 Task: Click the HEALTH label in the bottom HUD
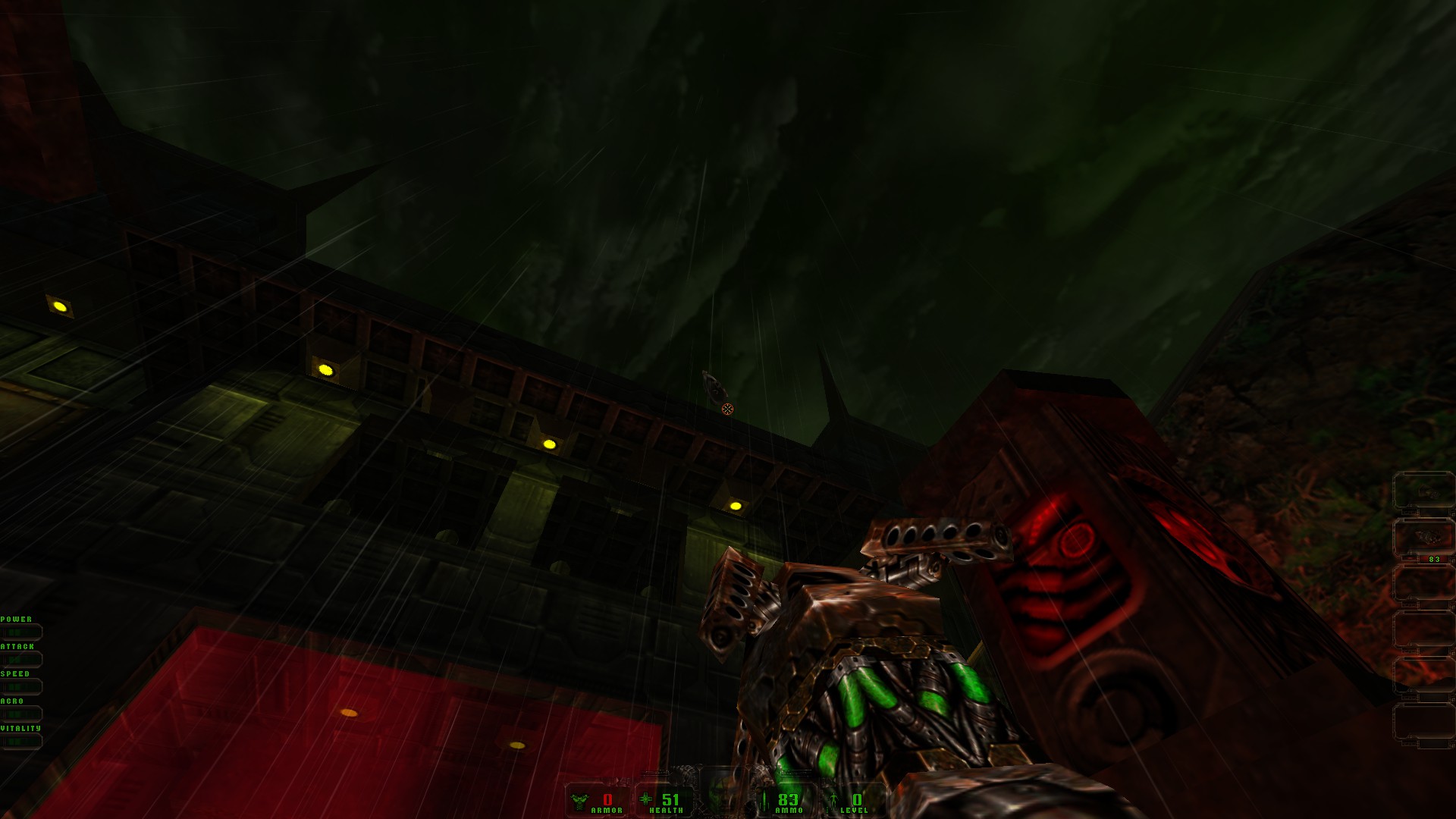coord(666,810)
